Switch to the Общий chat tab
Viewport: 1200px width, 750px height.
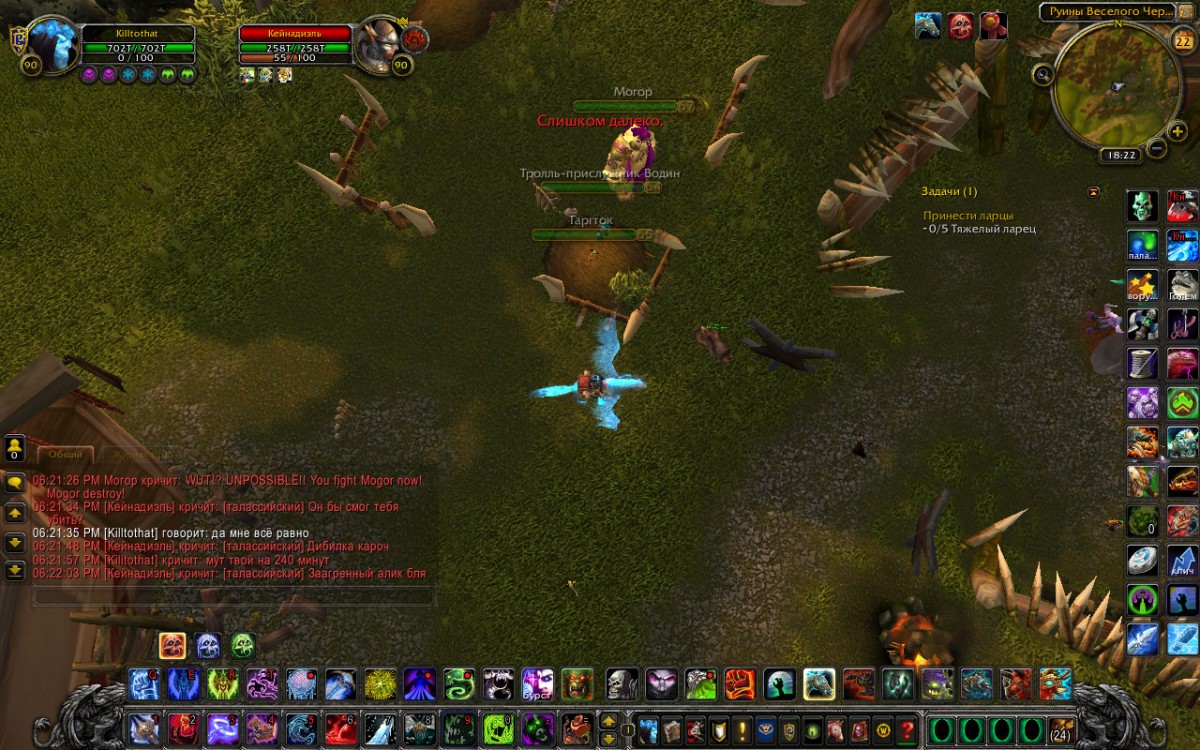tap(66, 454)
